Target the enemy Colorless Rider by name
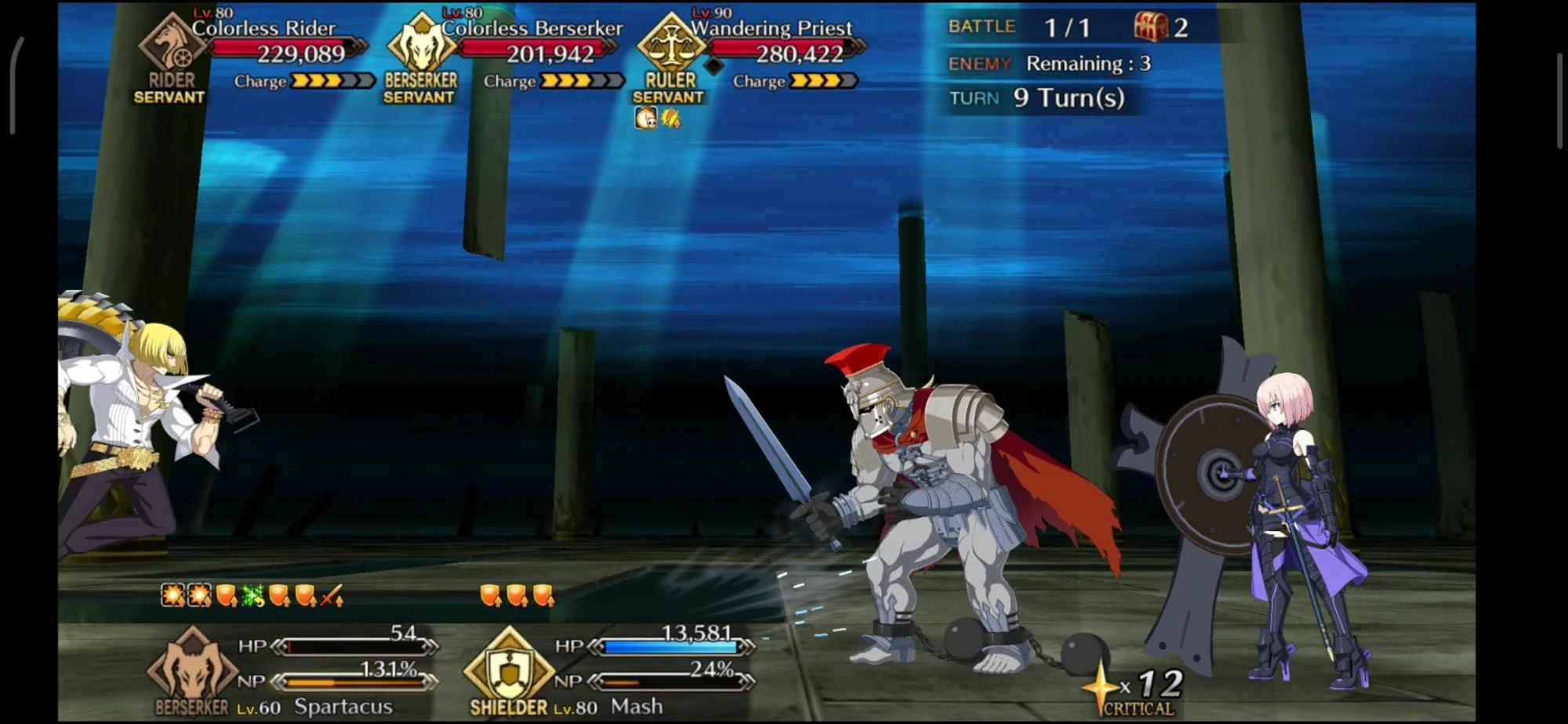This screenshot has width=1568, height=724. point(265,27)
